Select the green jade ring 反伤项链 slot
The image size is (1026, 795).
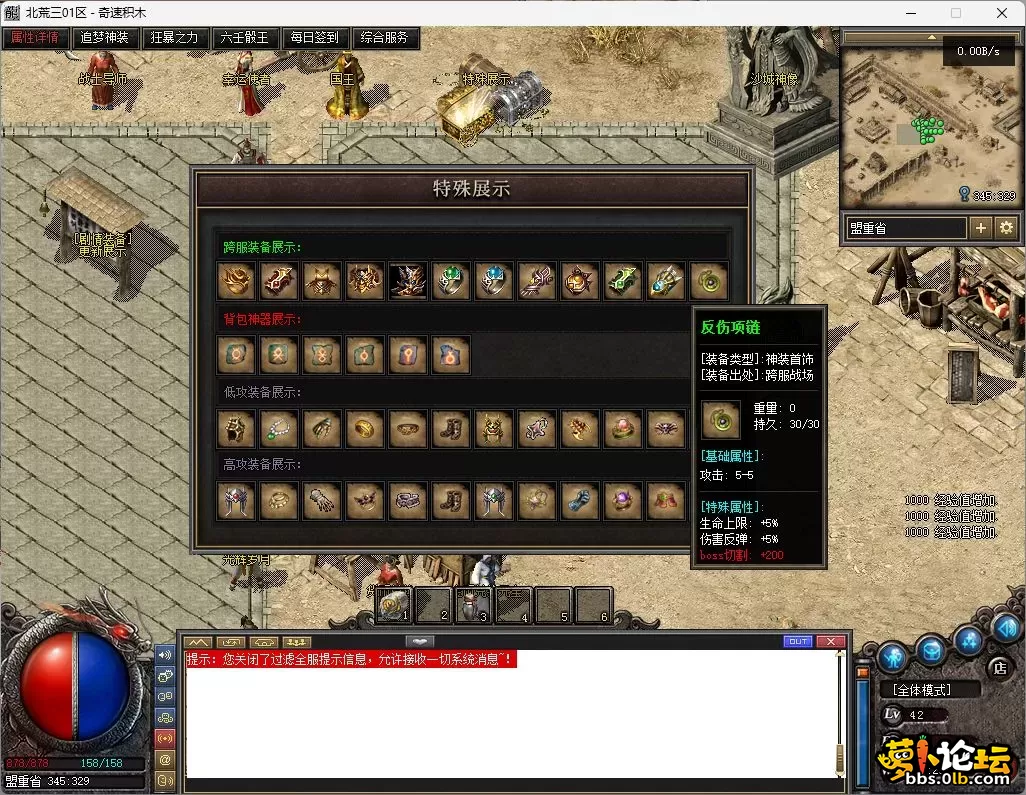tap(709, 281)
